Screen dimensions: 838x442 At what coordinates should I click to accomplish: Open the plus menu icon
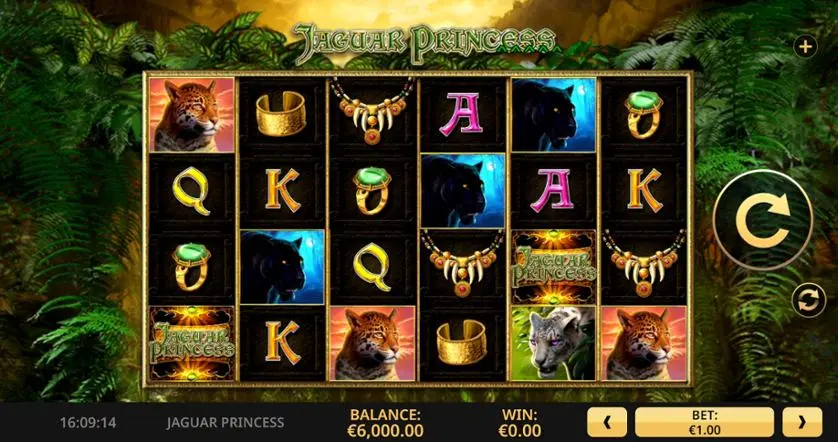pyautogui.click(x=804, y=46)
